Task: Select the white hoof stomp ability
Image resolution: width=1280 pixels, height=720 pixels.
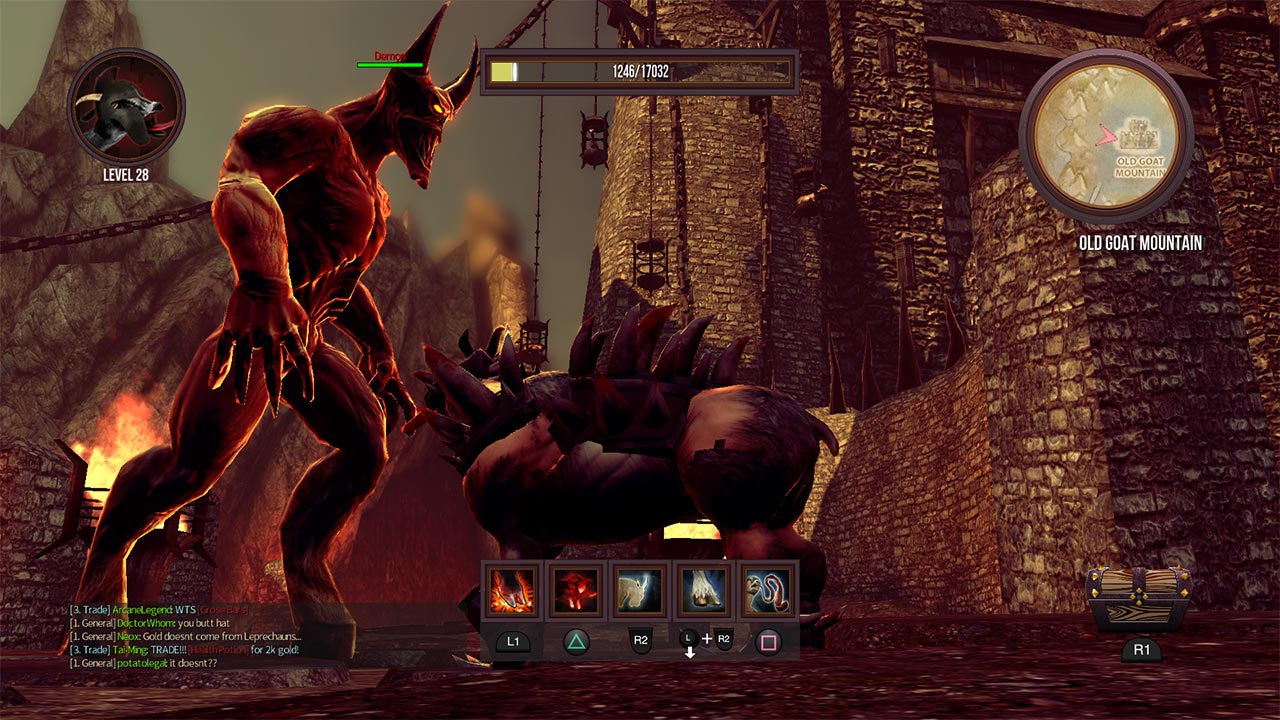Action: pos(704,591)
